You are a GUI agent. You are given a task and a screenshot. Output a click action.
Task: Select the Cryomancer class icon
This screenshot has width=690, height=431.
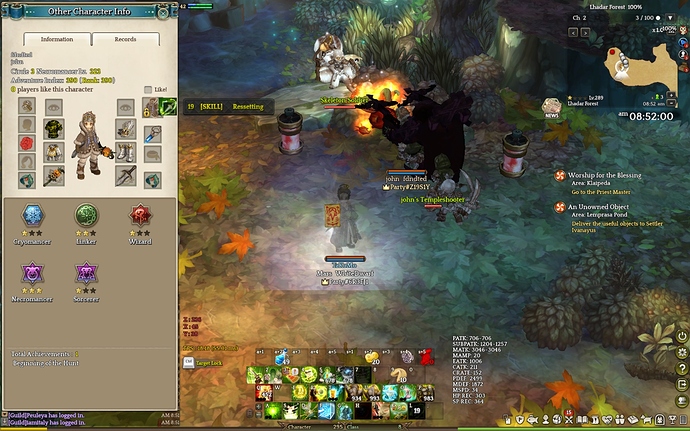pos(31,216)
